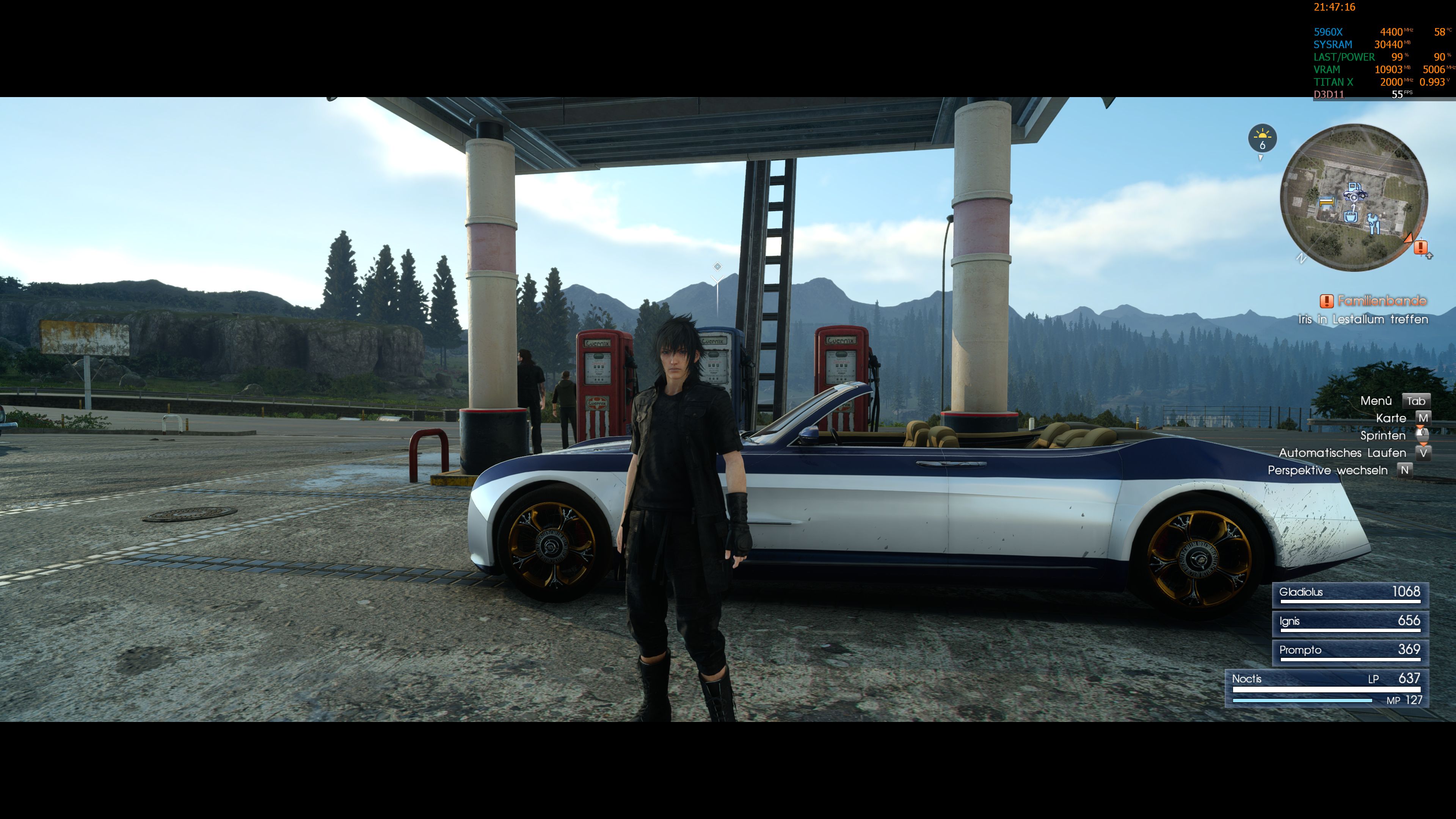Click the N compass letter on the minimap
The width and height of the screenshot is (1456, 819).
click(x=1302, y=259)
